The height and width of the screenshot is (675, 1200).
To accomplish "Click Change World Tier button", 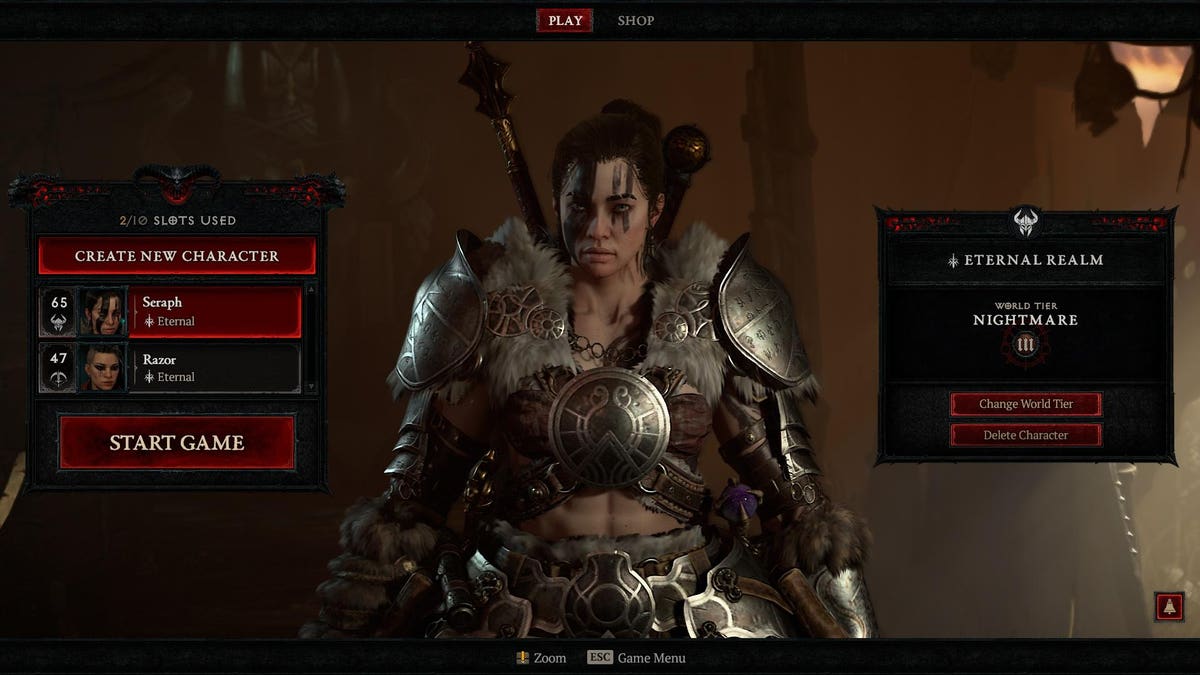I will click(1026, 404).
